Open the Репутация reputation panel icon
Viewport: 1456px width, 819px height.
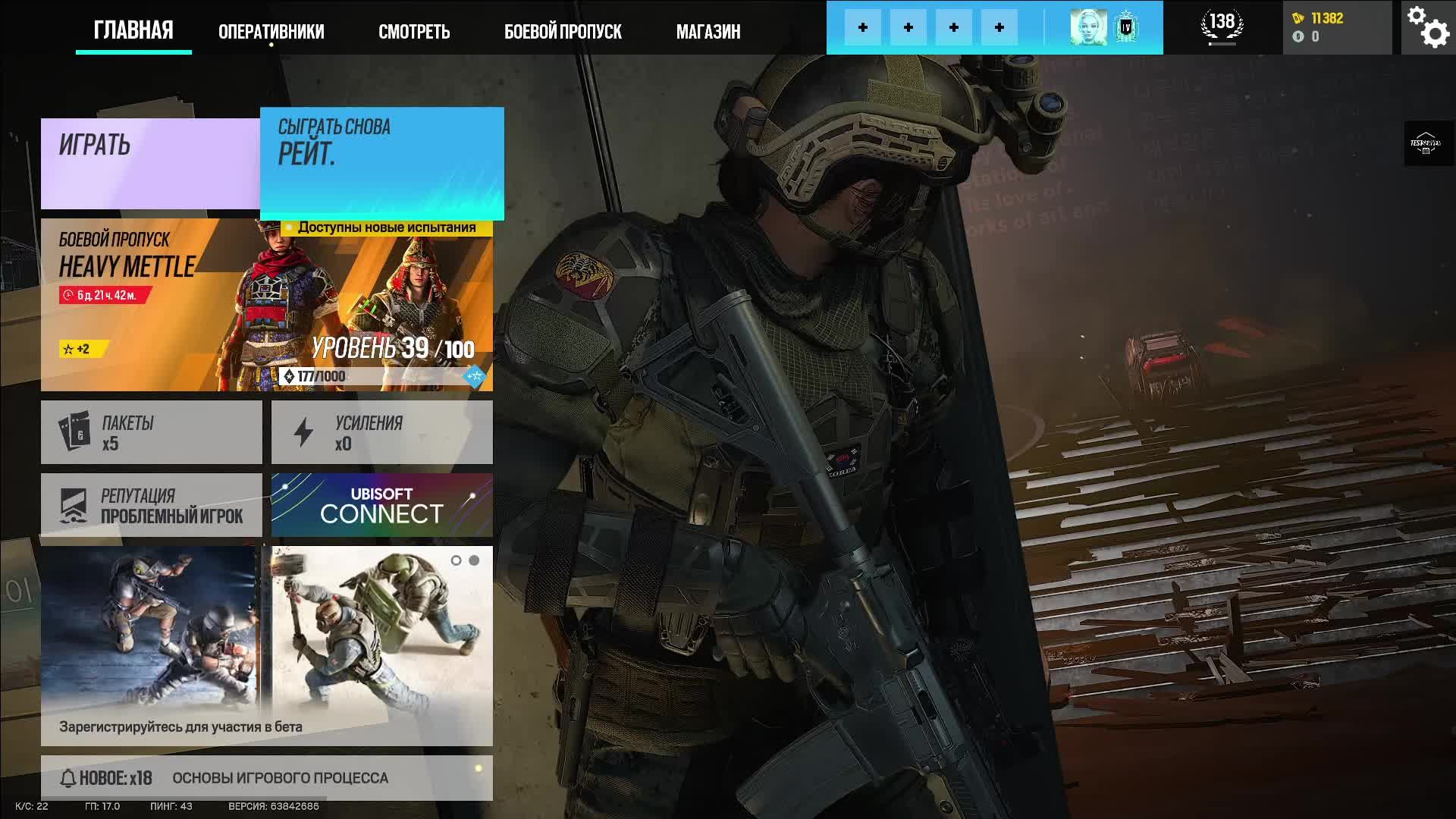coord(74,504)
